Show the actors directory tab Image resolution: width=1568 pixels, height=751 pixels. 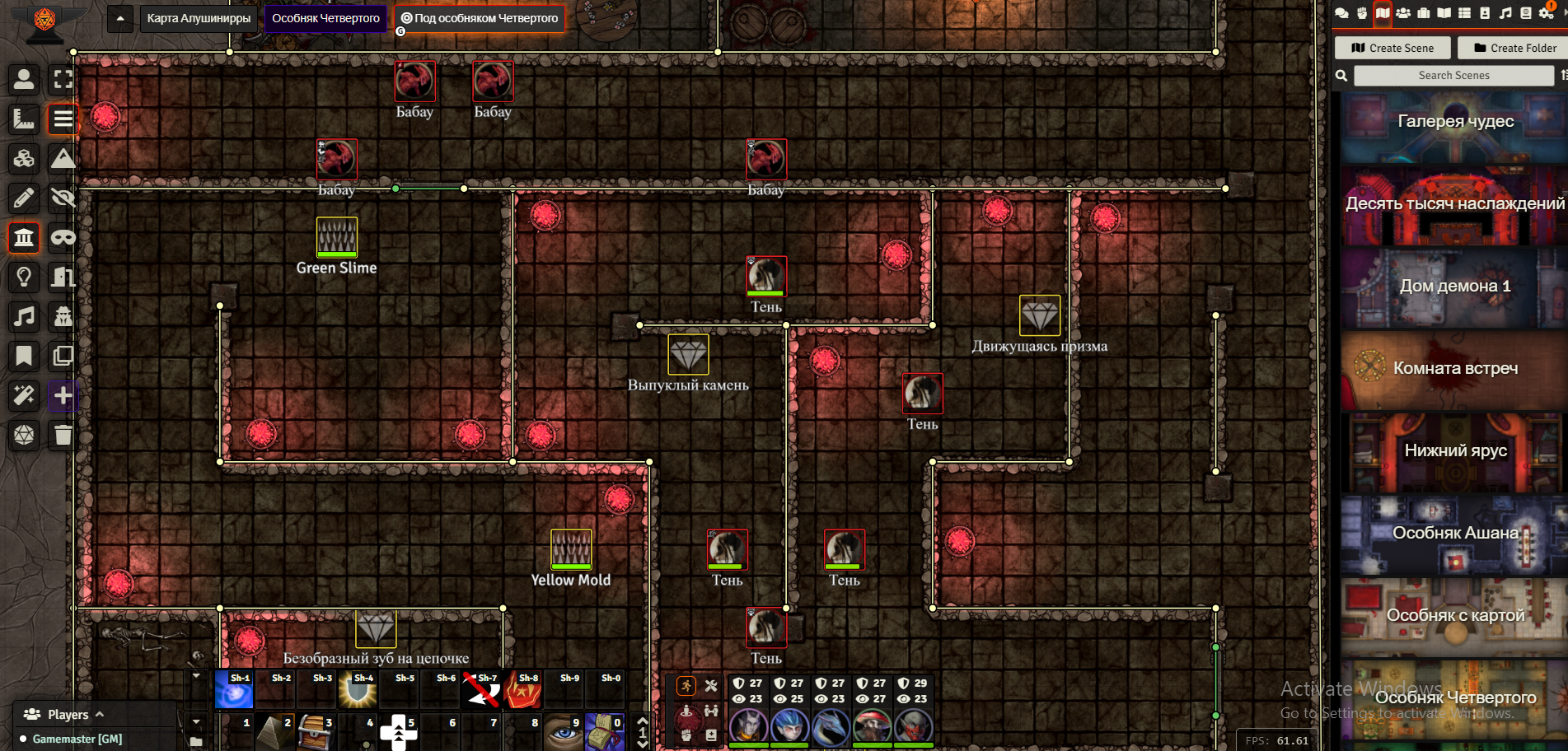[1403, 13]
